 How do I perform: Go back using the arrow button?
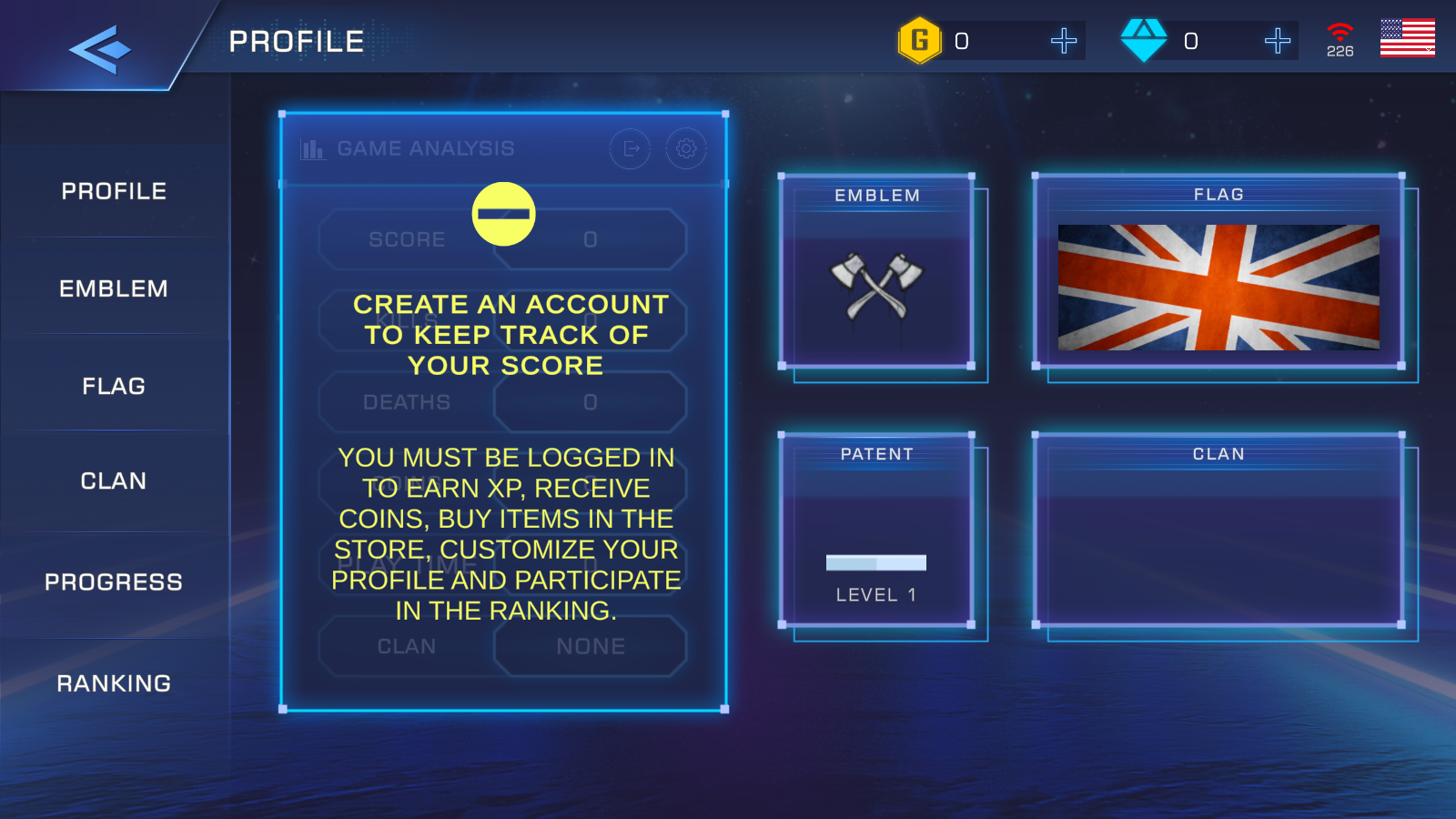99,49
